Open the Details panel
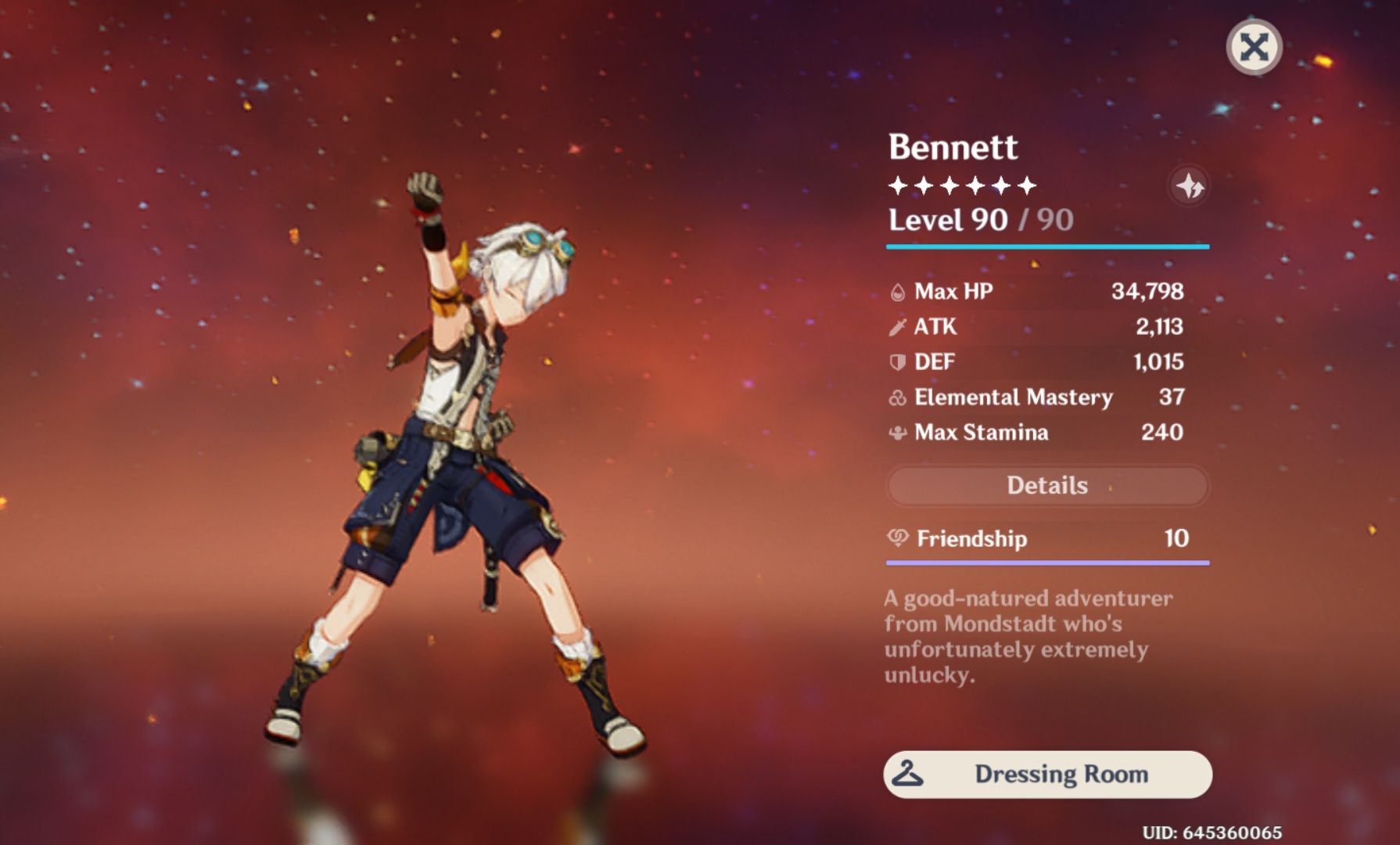1400x845 pixels. 1048,485
